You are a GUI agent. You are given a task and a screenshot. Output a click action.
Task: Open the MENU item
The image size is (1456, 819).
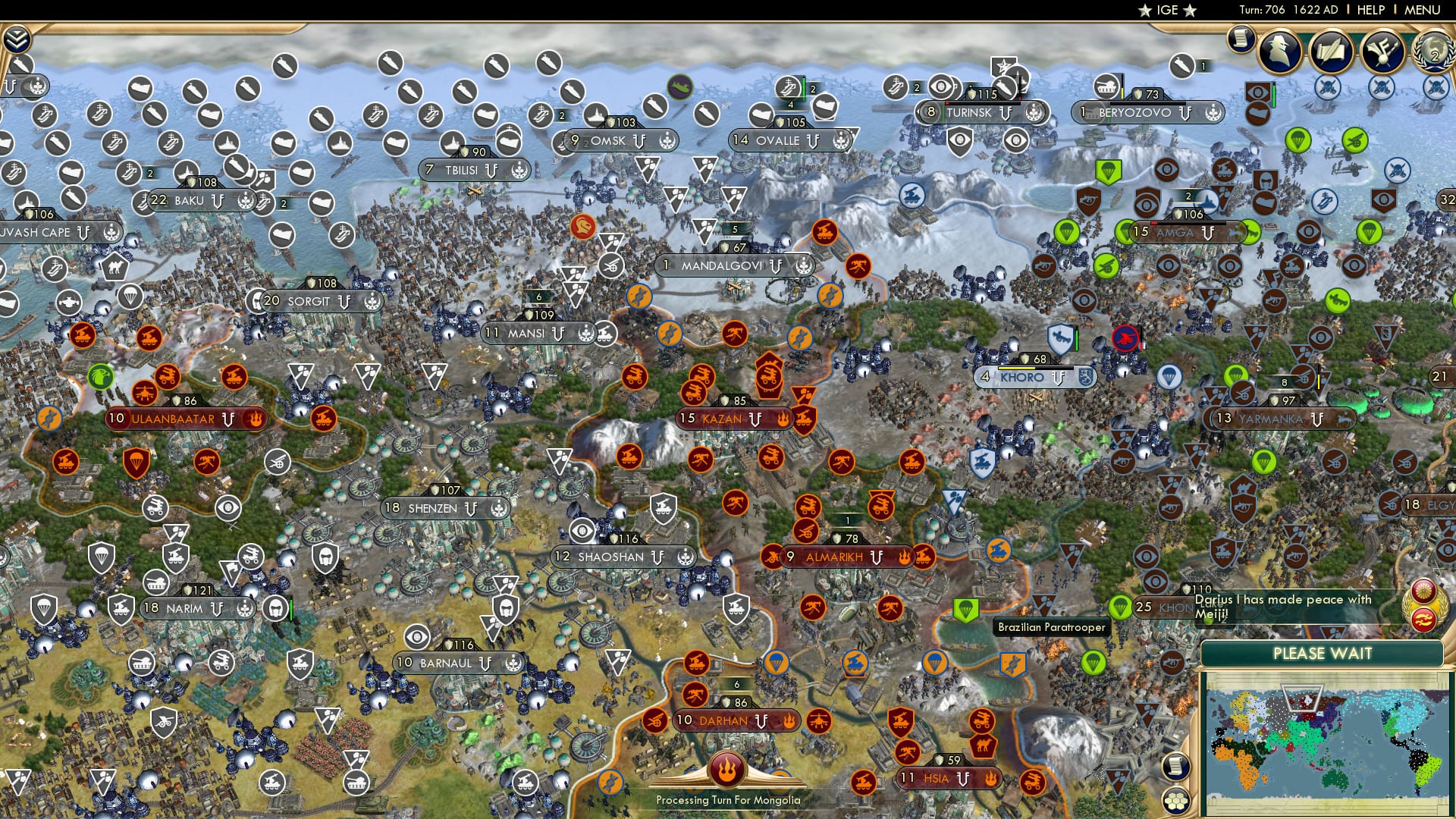(1422, 11)
